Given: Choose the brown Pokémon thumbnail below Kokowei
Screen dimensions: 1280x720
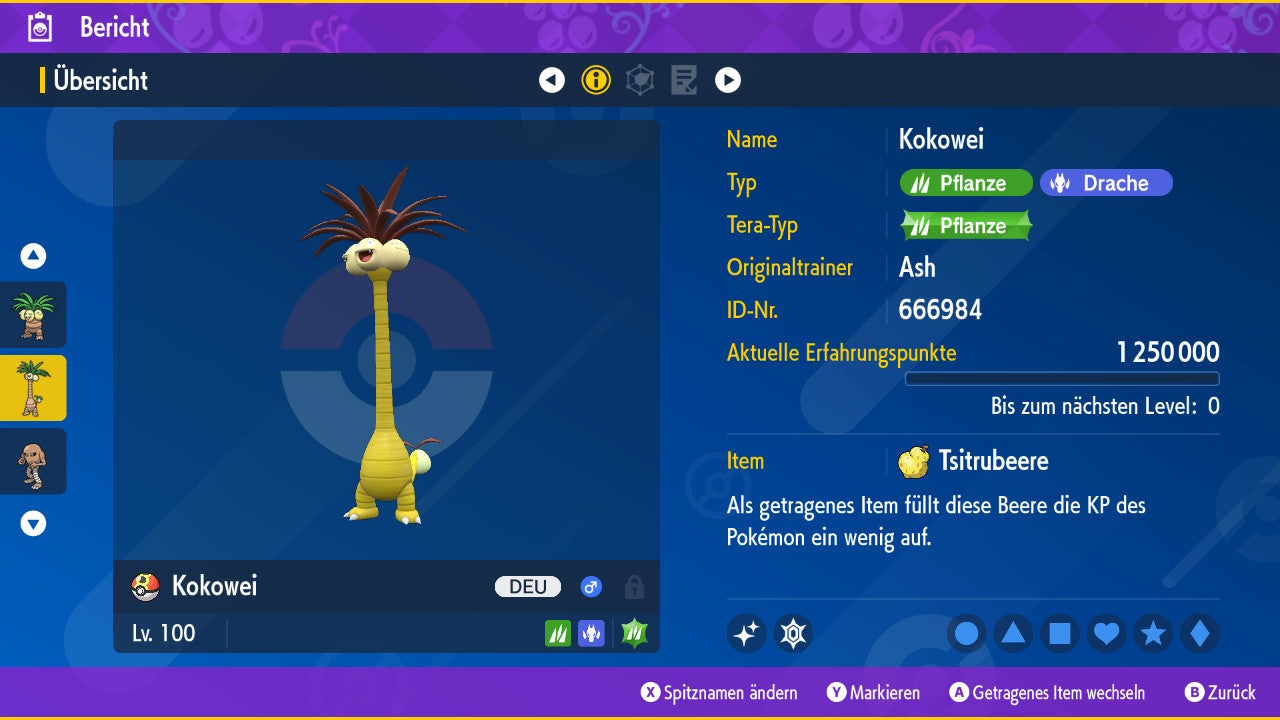Looking at the screenshot, I should click(x=33, y=461).
